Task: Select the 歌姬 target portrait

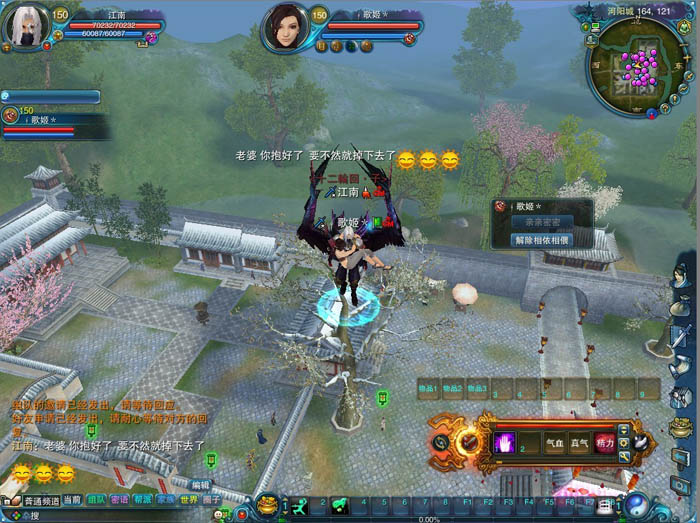Action: 284,26
